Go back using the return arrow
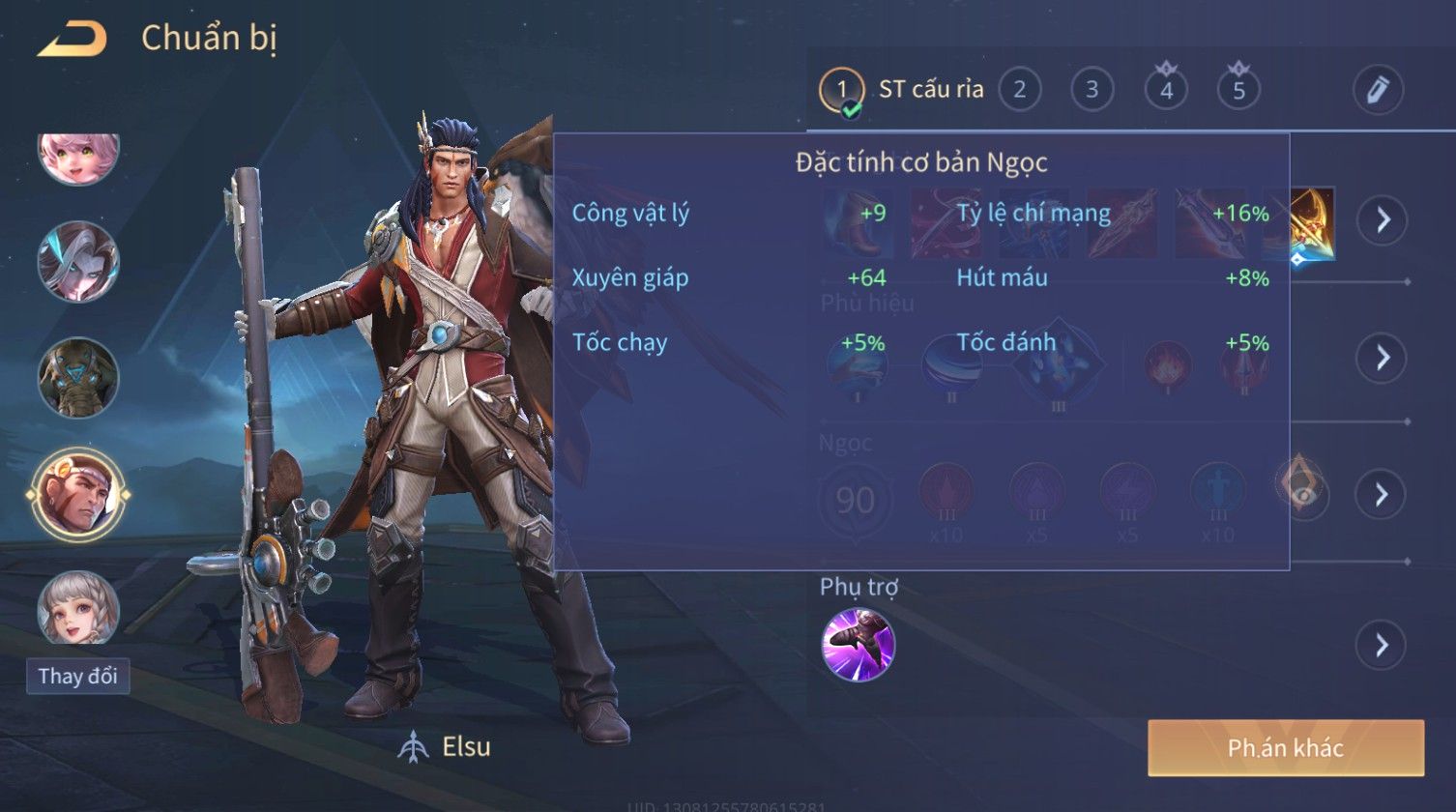The image size is (1456, 812). pyautogui.click(x=72, y=40)
